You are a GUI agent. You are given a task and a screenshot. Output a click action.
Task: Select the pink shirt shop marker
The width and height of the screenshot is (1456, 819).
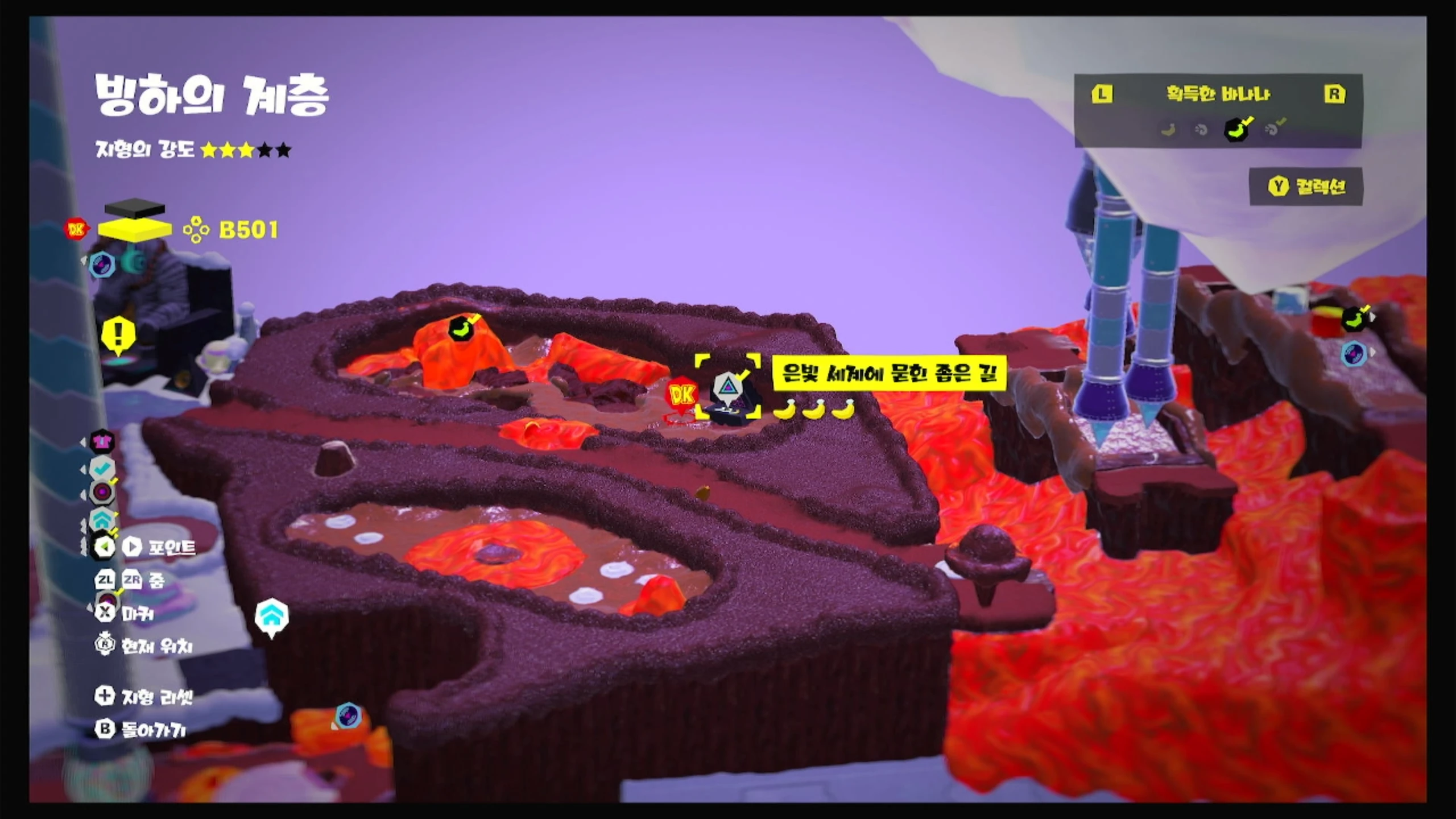(x=102, y=441)
